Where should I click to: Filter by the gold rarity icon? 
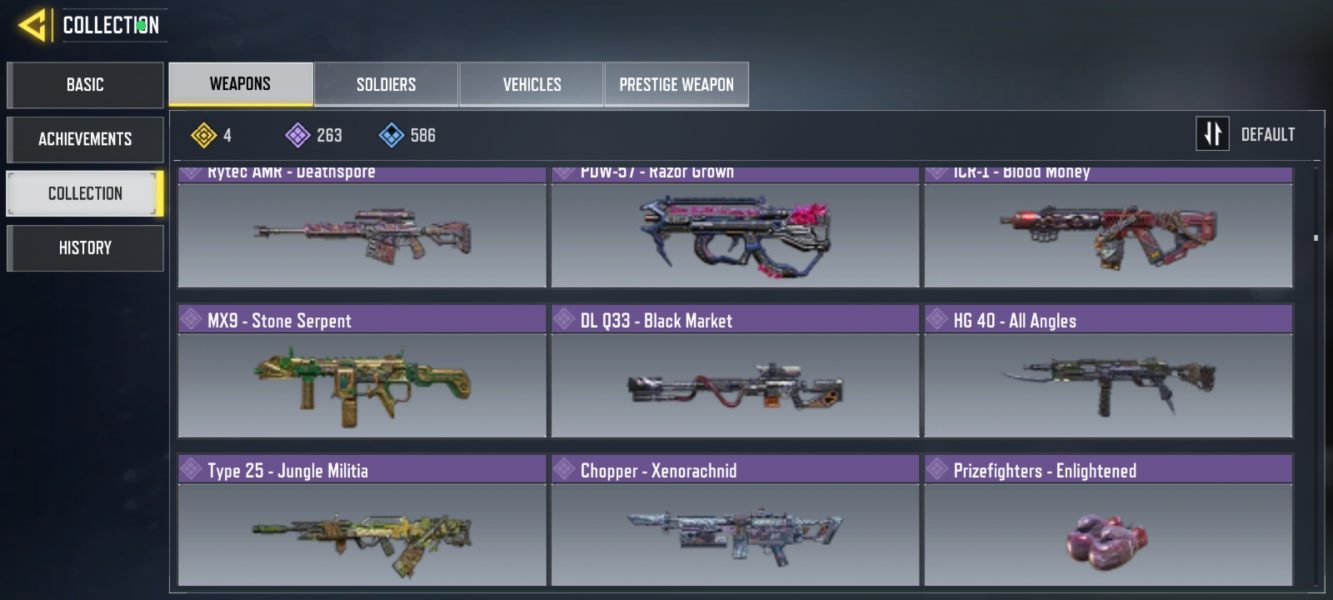pos(204,135)
